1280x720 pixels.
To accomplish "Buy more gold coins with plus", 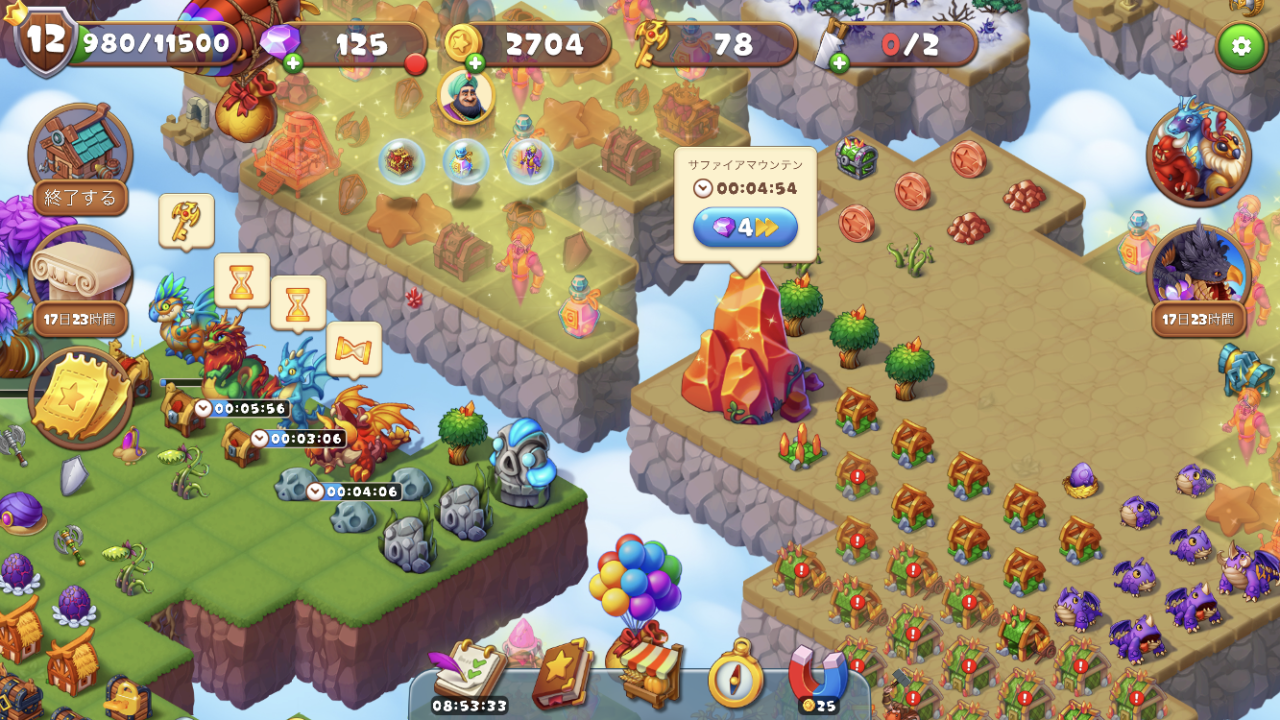I will [x=475, y=64].
